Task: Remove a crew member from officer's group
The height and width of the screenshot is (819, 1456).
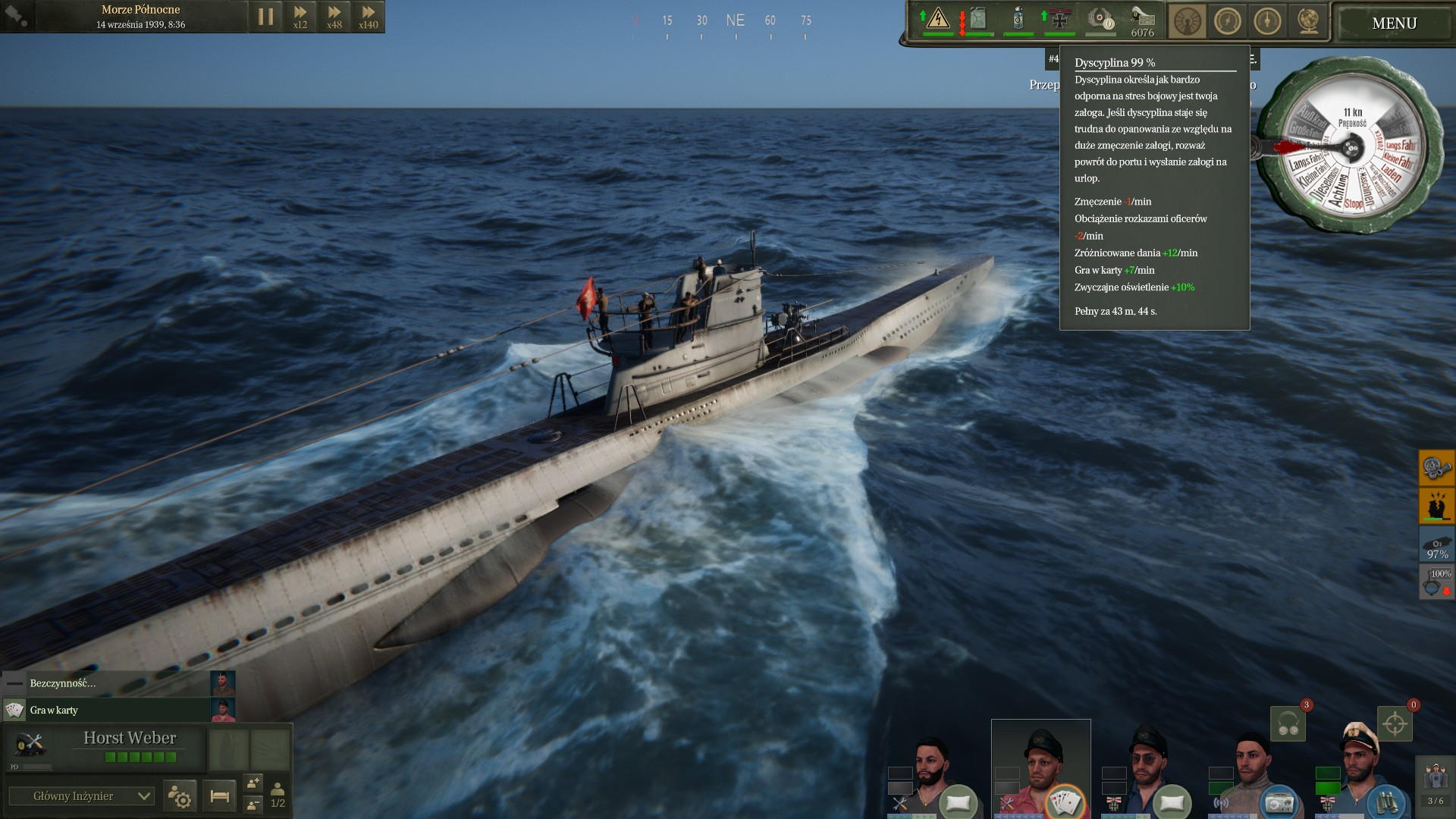Action: [x=253, y=805]
